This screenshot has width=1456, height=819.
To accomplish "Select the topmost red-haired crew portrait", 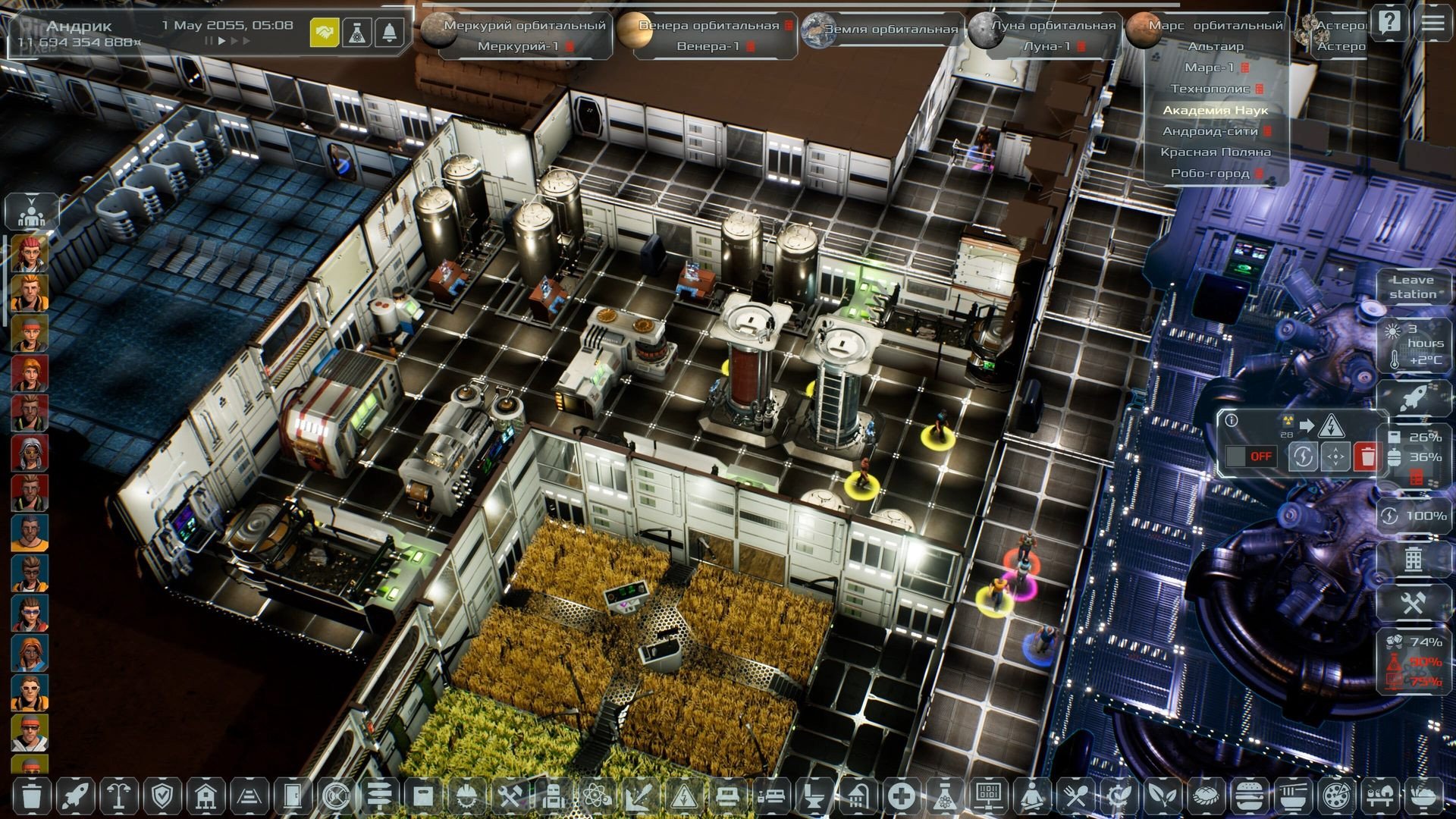I will pos(30,253).
